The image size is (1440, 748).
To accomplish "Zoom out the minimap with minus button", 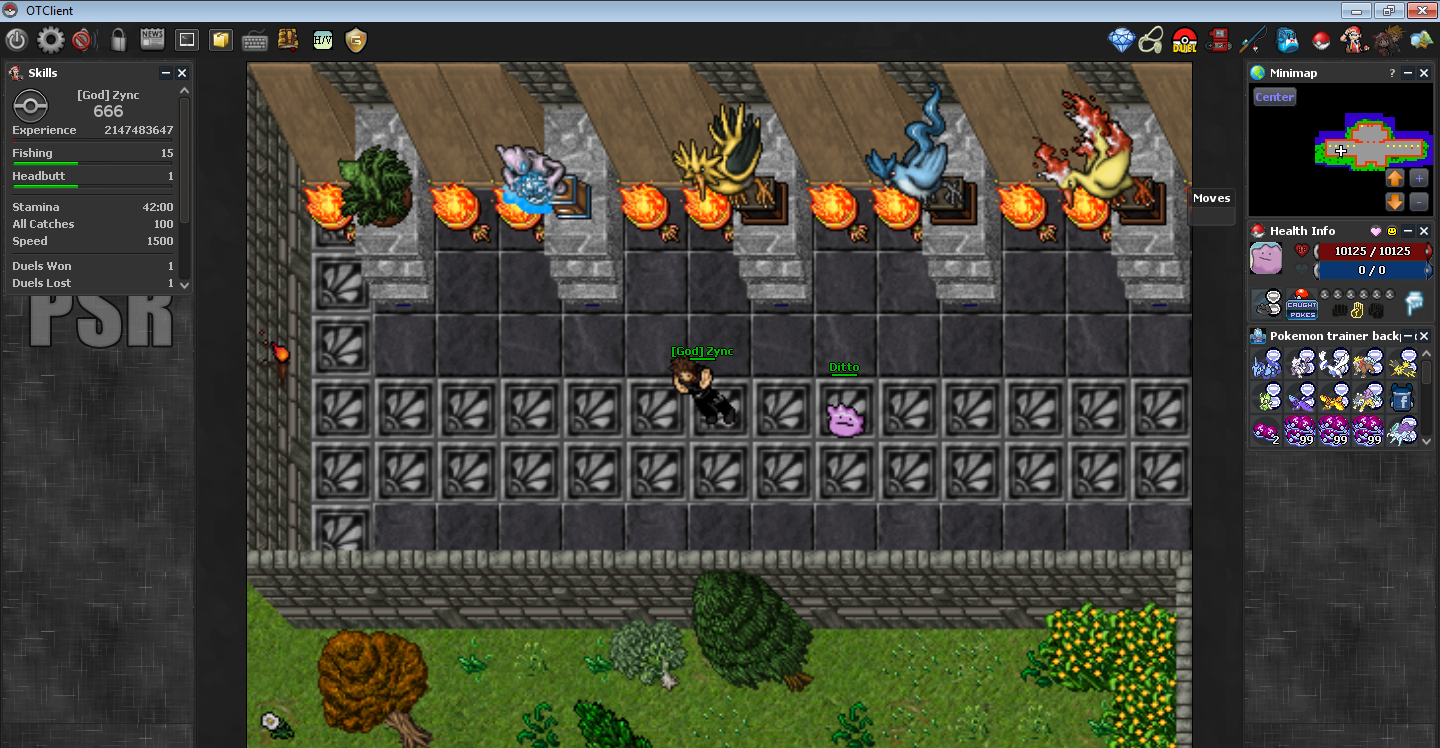I will point(1419,202).
